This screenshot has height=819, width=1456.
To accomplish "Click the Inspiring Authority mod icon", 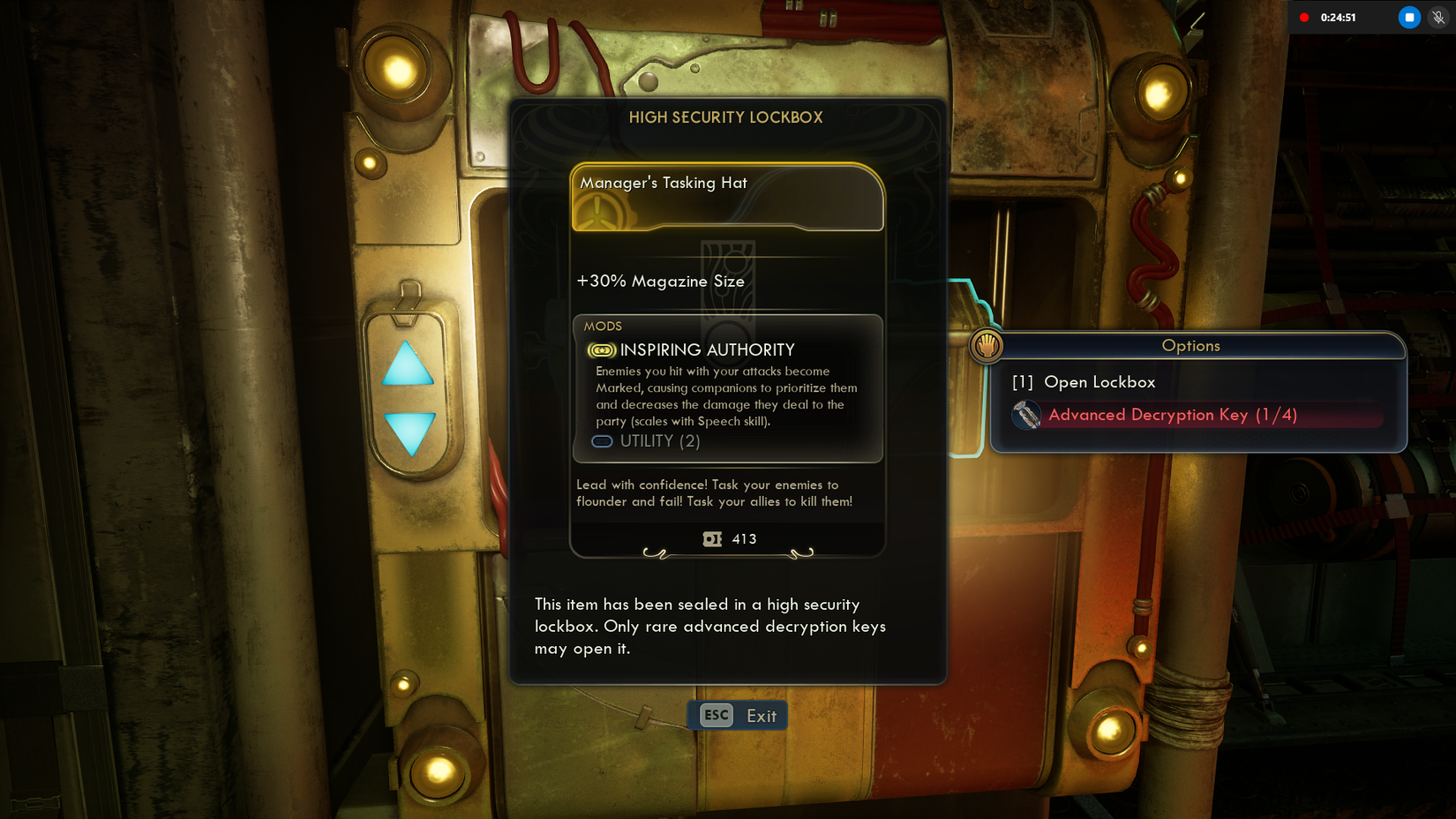I will click(x=602, y=349).
